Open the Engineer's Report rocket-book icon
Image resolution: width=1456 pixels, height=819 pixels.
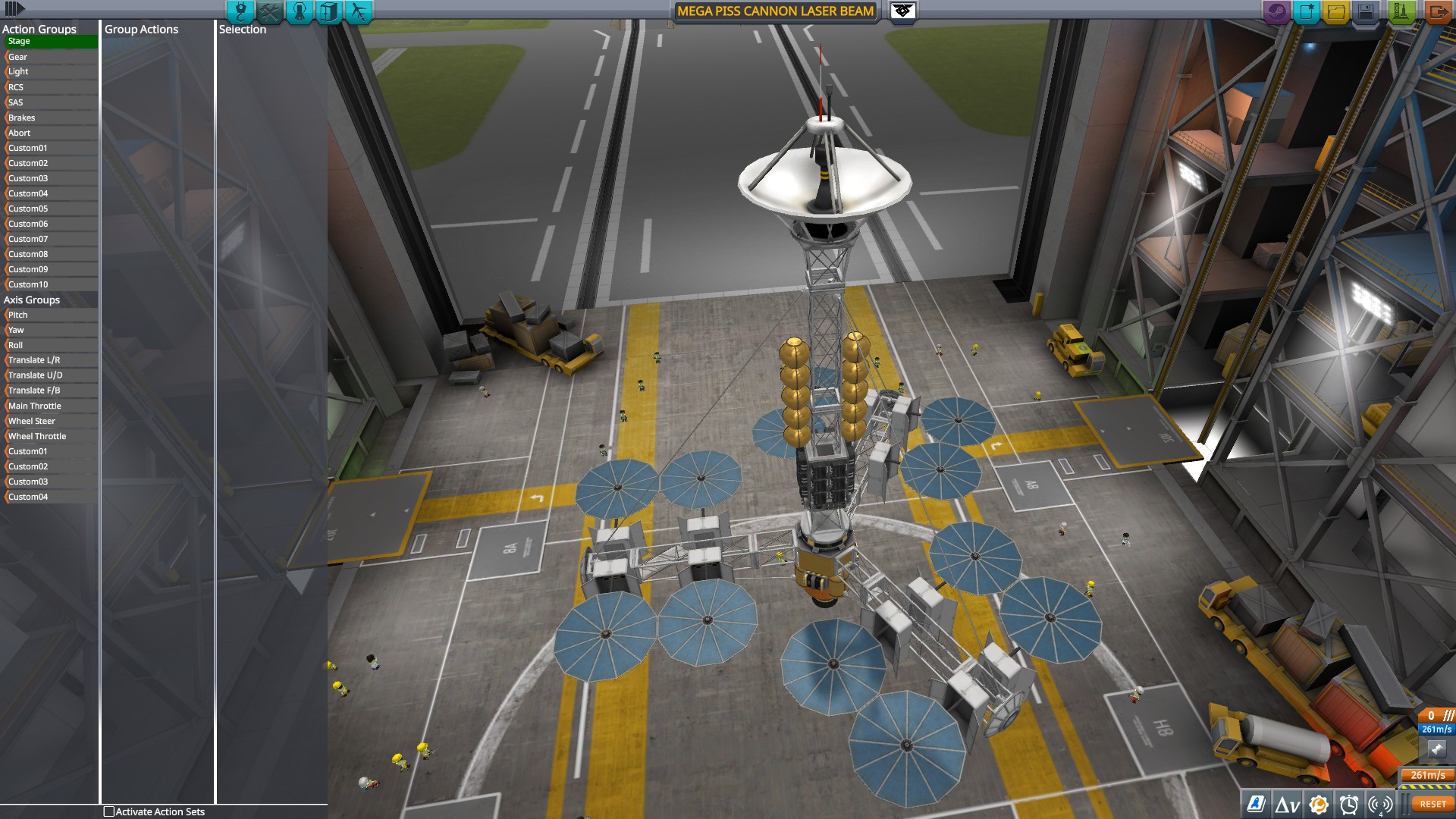1257,802
